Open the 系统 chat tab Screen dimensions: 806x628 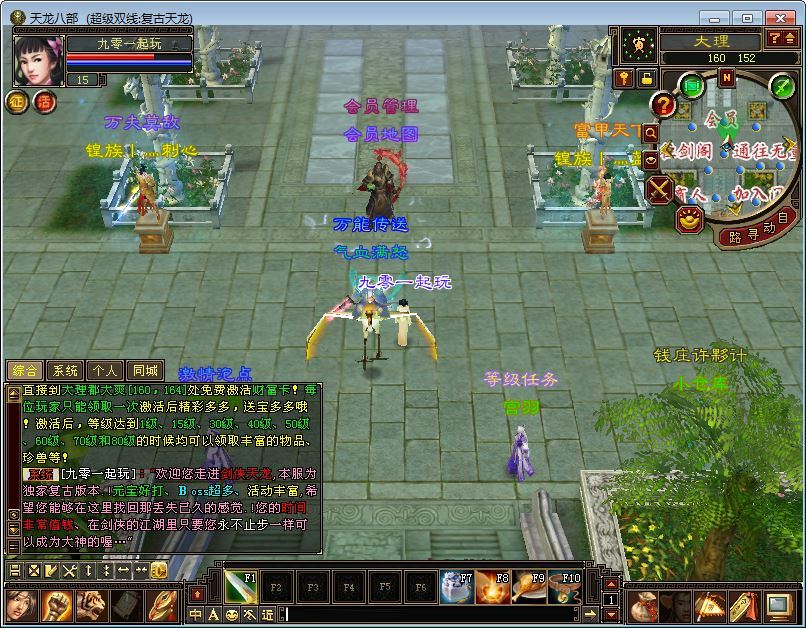pos(65,371)
